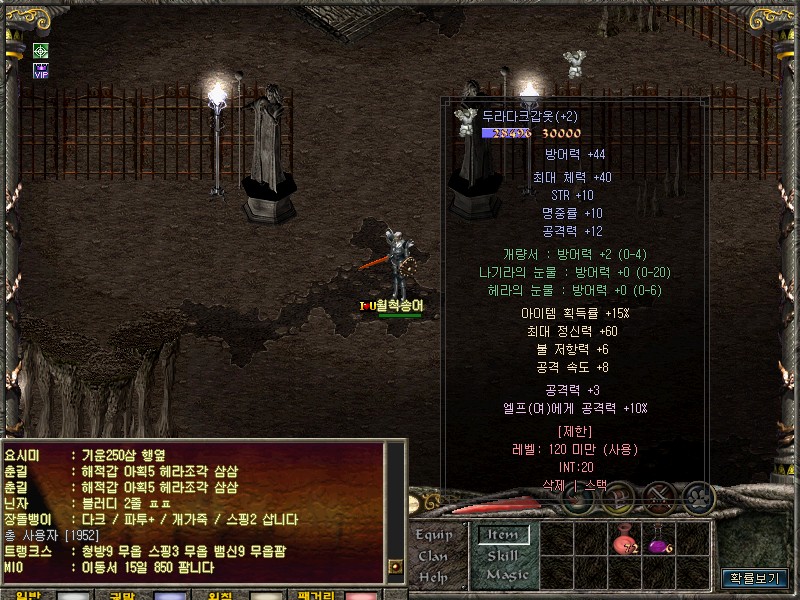Image resolution: width=800 pixels, height=600 pixels.
Task: Open the Equip menu
Action: [x=434, y=535]
